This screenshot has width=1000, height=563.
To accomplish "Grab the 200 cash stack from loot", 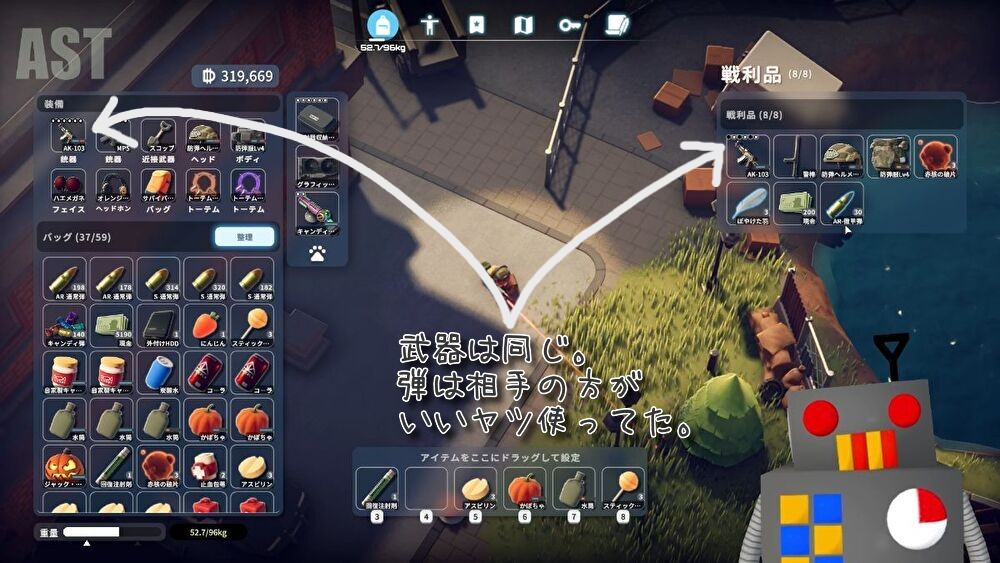I will click(x=795, y=202).
